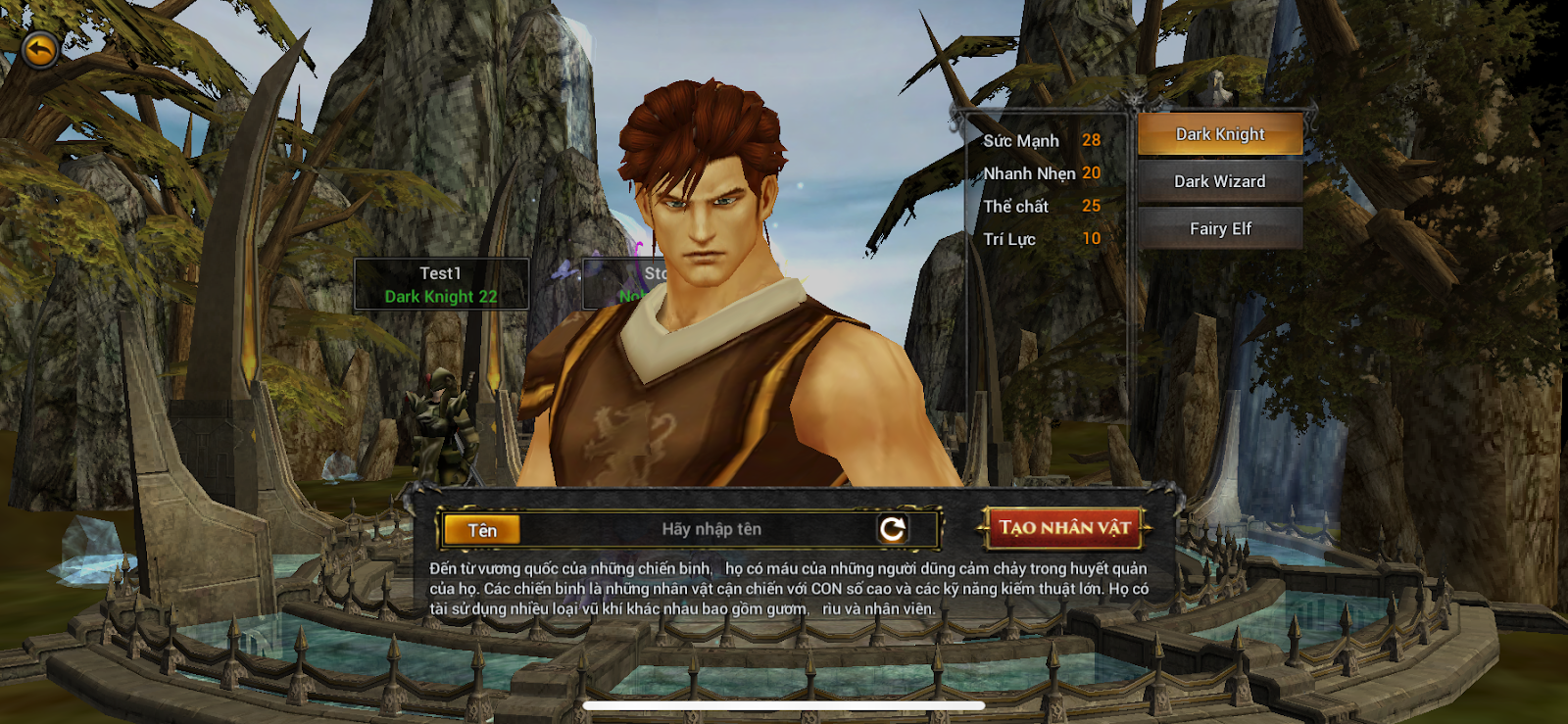Switch to the Fairy Elf class

click(1220, 228)
